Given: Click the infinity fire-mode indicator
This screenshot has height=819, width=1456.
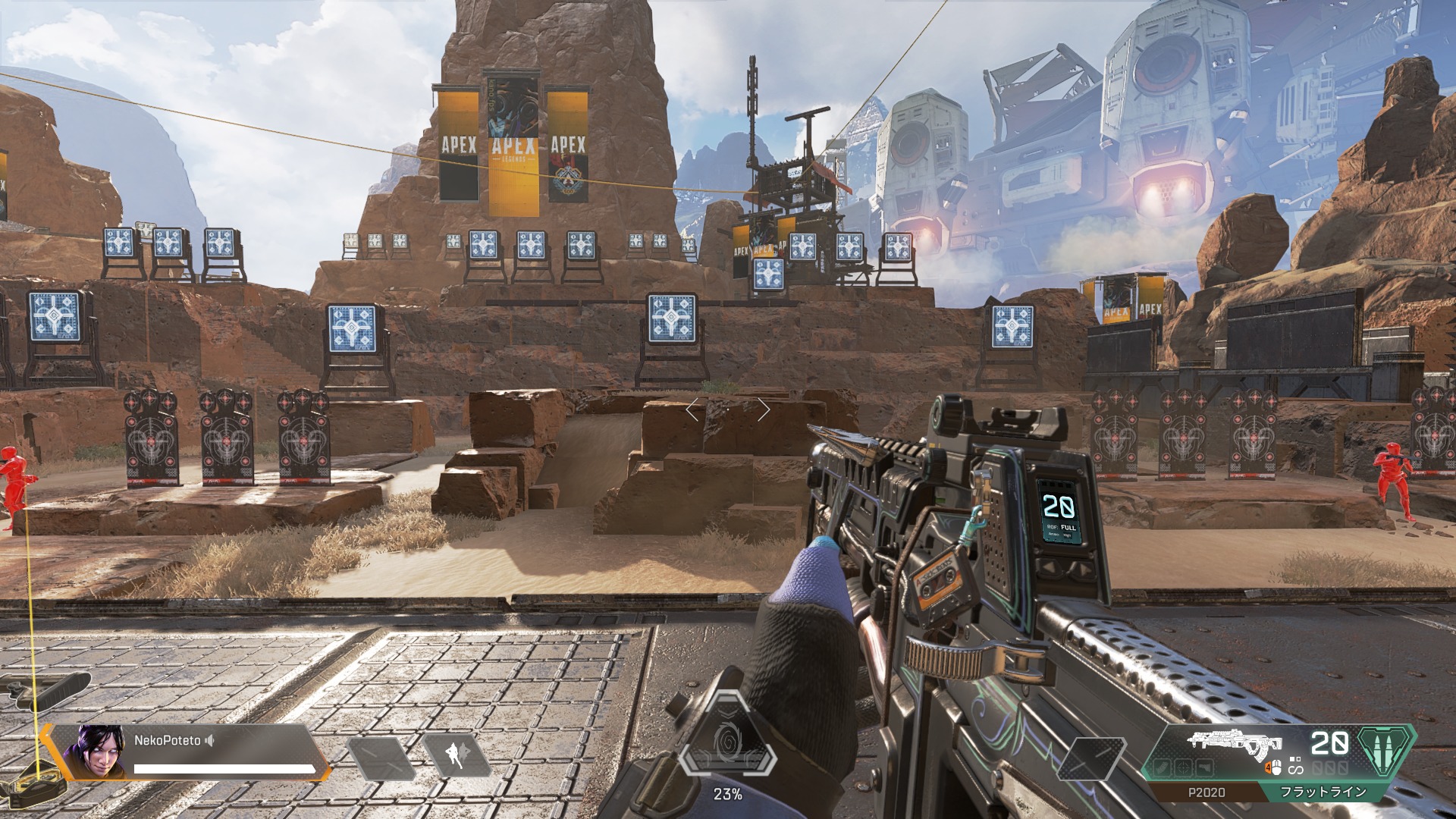Looking at the screenshot, I should pos(1294,769).
